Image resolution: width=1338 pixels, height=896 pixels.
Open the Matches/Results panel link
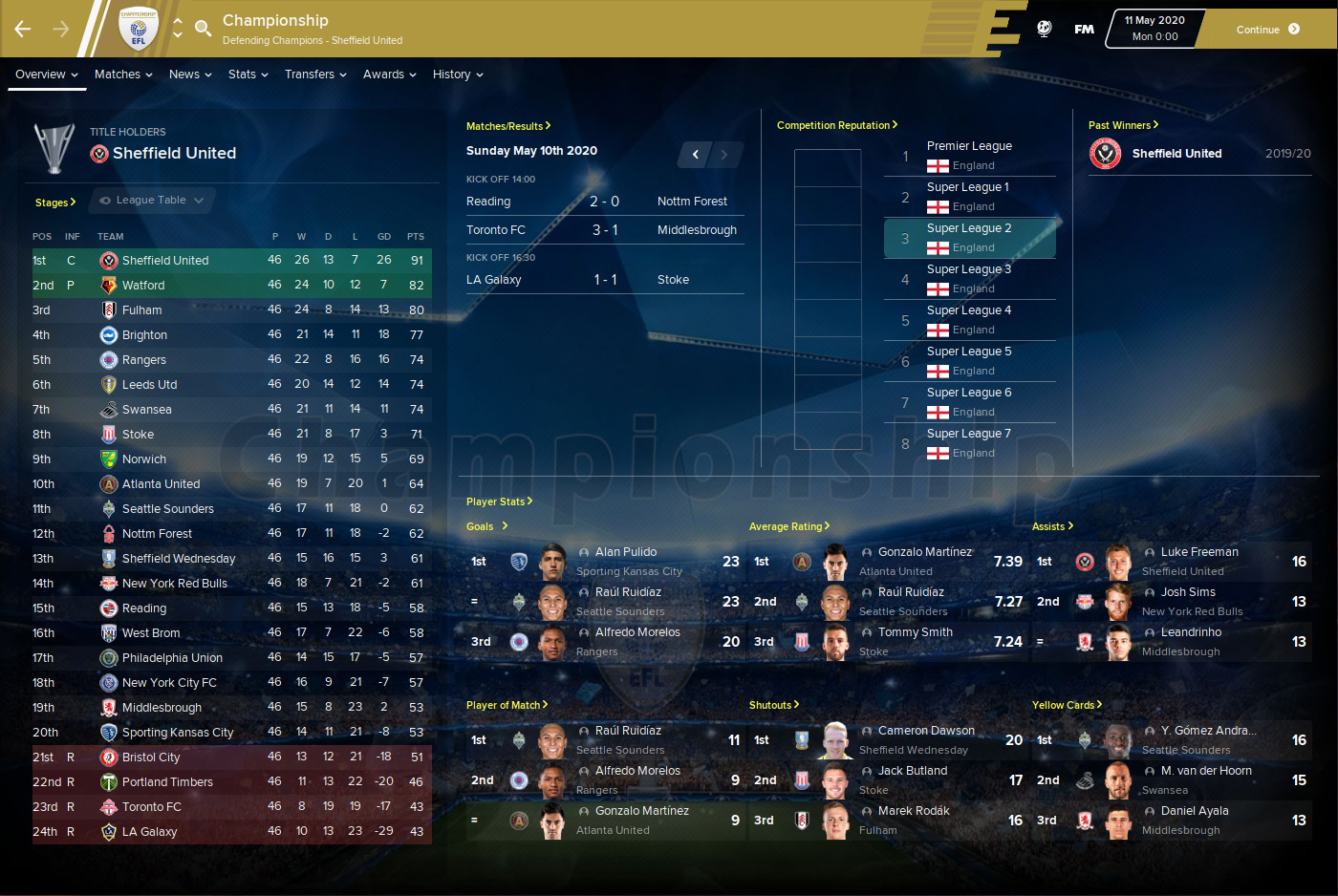[507, 126]
